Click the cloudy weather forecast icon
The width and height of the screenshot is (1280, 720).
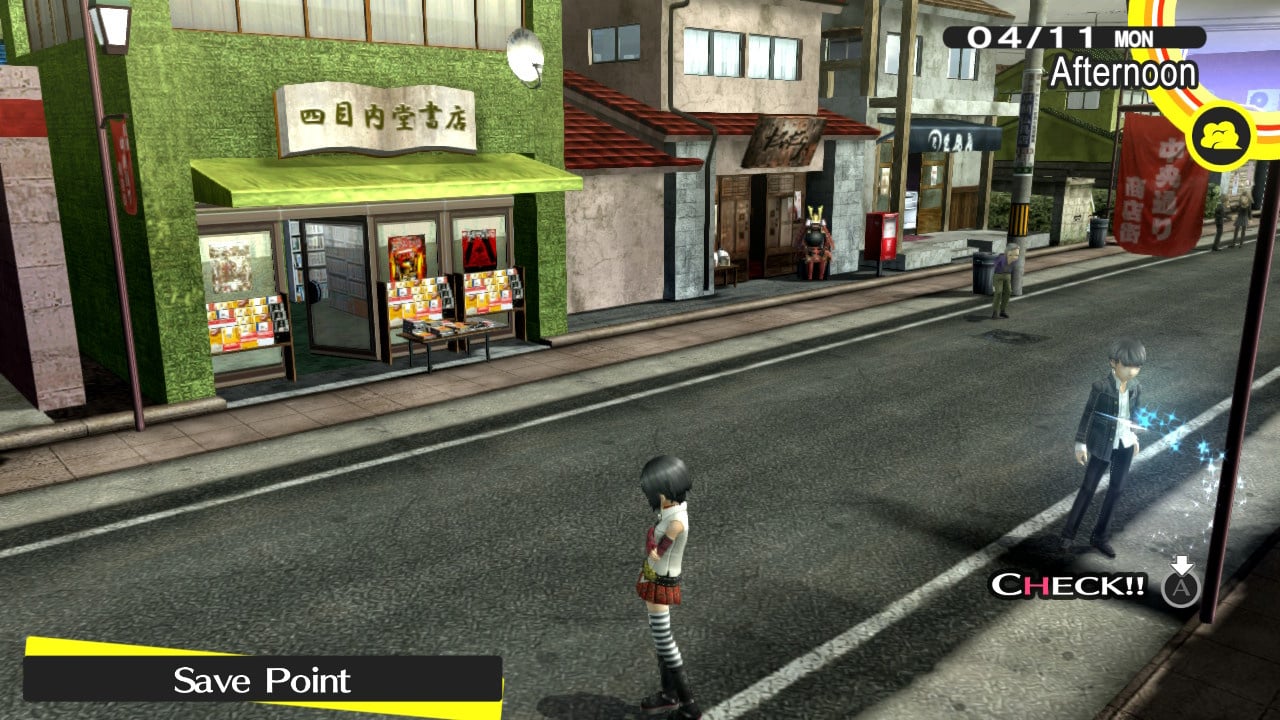[1221, 137]
